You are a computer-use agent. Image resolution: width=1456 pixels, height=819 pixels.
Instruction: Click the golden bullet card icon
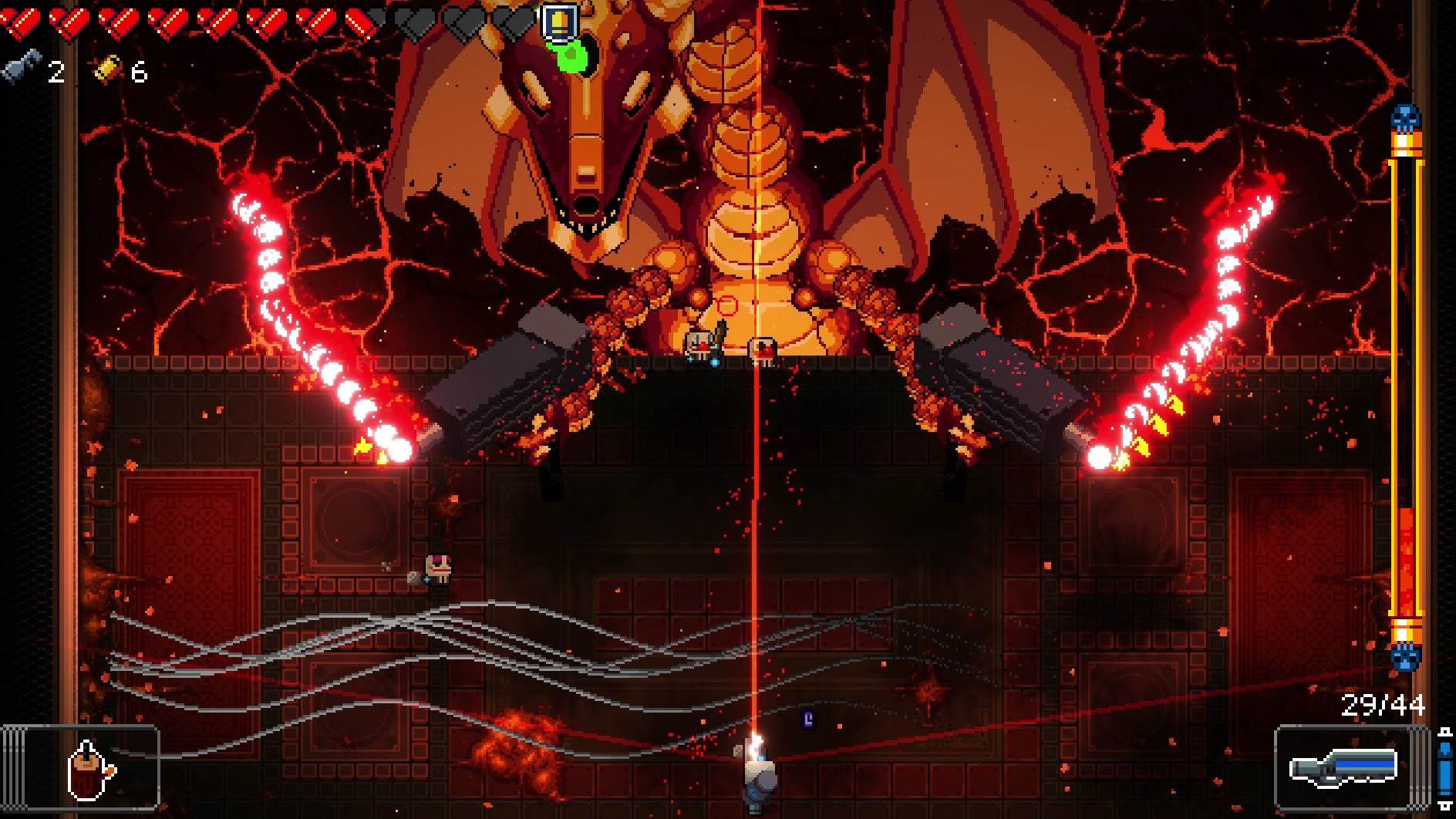click(561, 22)
